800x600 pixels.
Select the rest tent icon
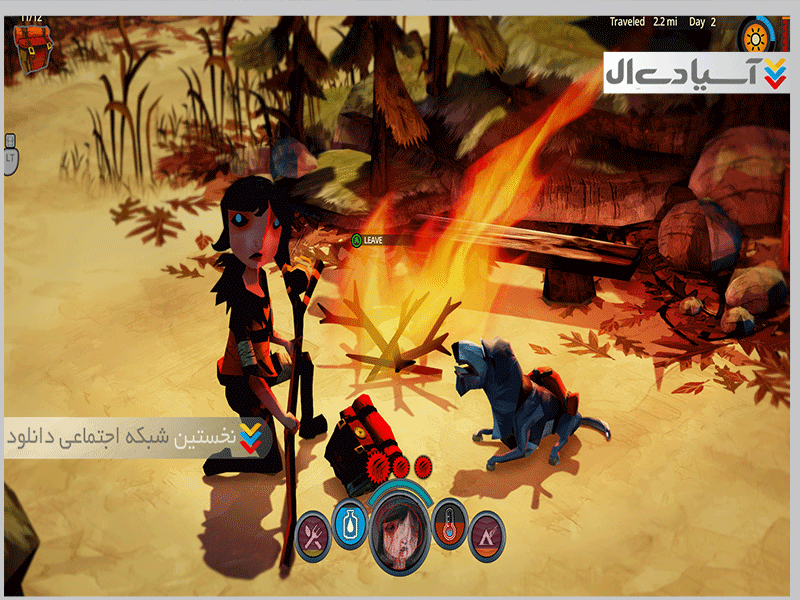pos(486,533)
